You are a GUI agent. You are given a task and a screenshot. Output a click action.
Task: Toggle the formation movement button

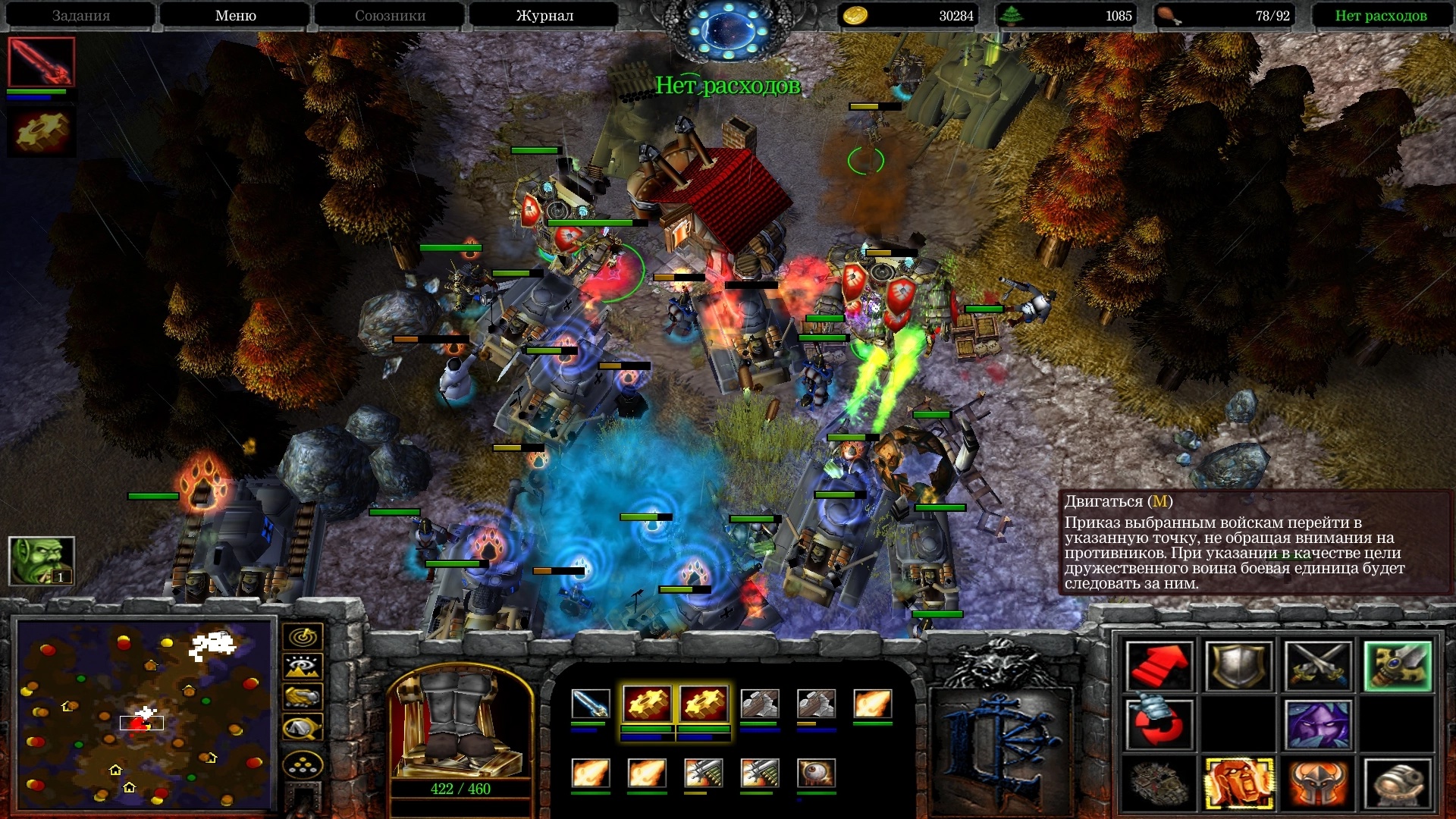(x=303, y=765)
